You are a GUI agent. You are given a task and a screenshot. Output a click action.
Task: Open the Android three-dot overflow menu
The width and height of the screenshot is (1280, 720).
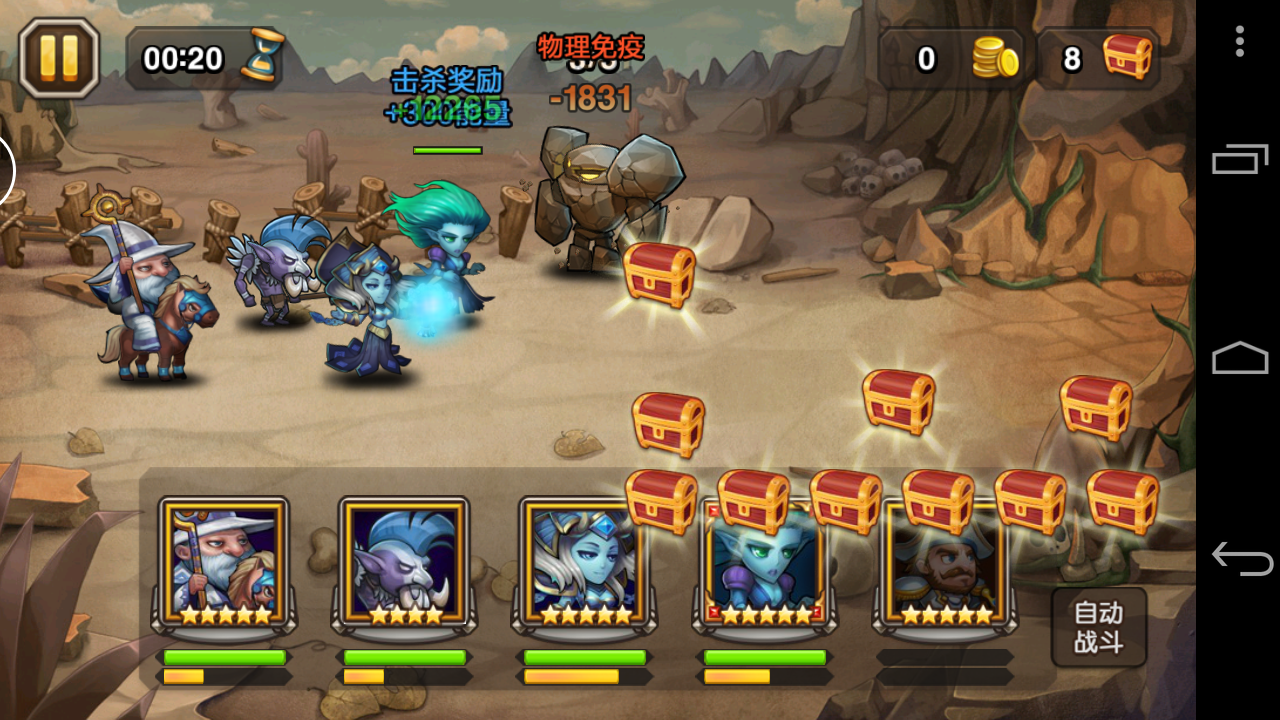click(1239, 41)
